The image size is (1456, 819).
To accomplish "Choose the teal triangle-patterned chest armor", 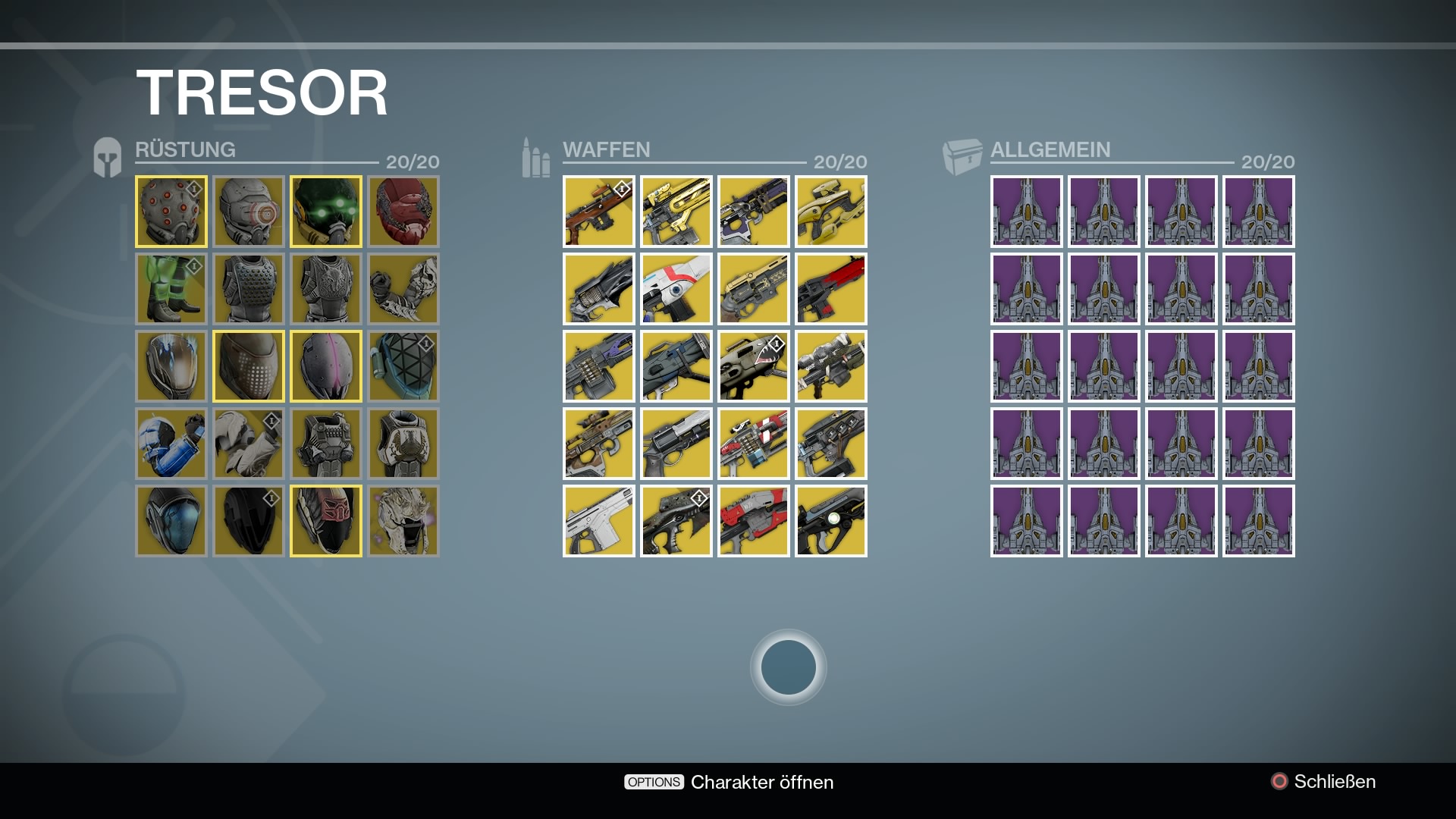I will [x=403, y=366].
